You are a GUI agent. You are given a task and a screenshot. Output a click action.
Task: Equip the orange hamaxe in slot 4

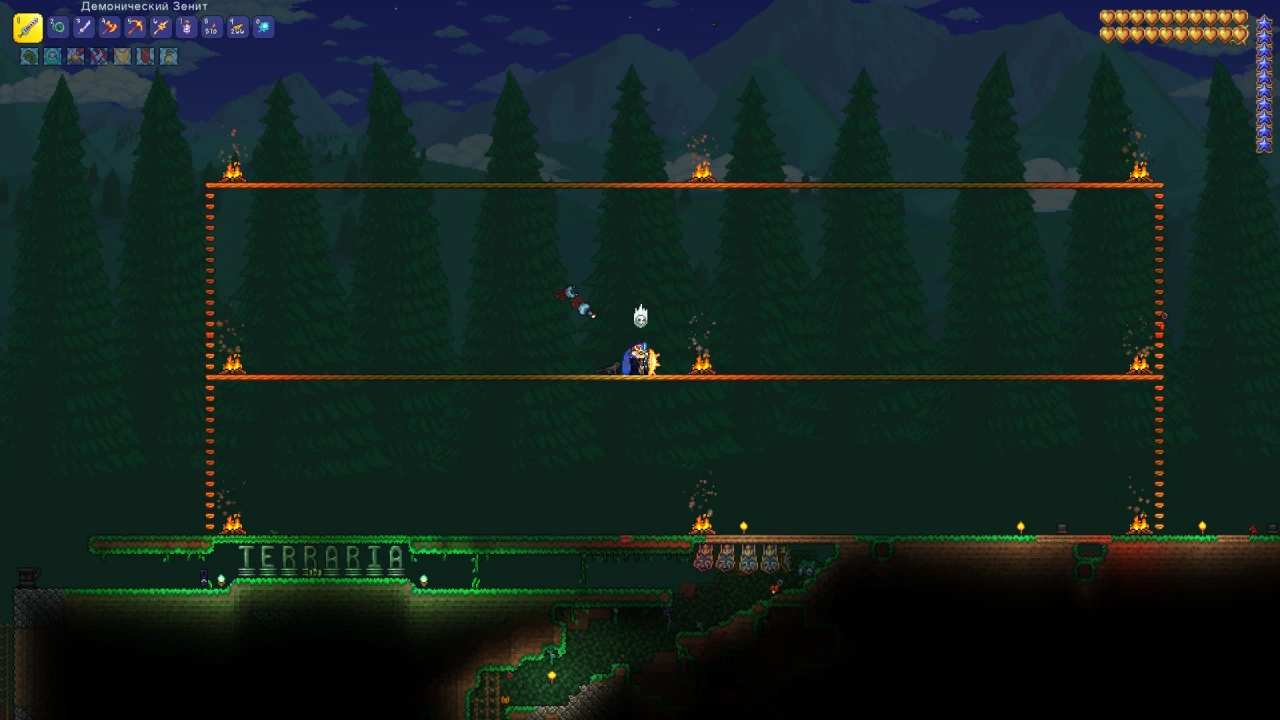[109, 28]
